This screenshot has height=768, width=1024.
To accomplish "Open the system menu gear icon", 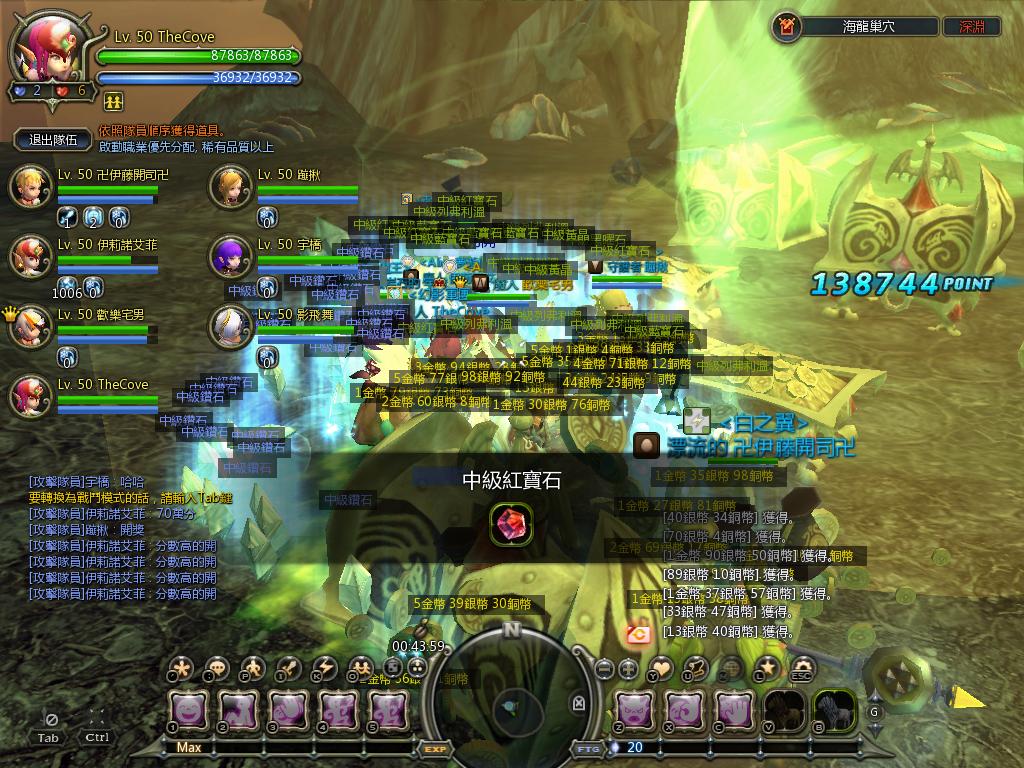I will [802, 667].
